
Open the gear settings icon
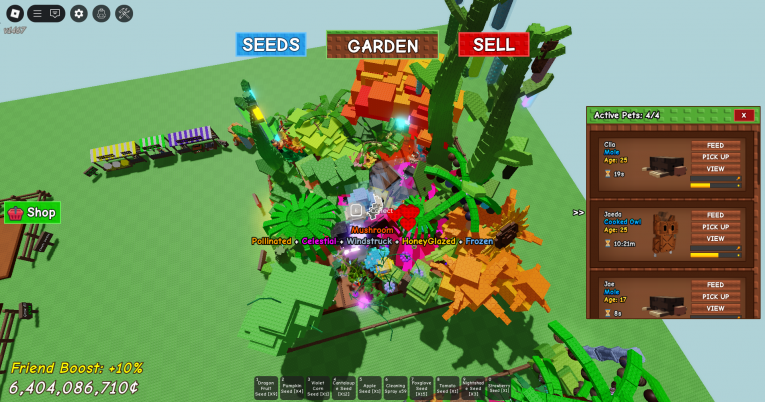point(79,13)
